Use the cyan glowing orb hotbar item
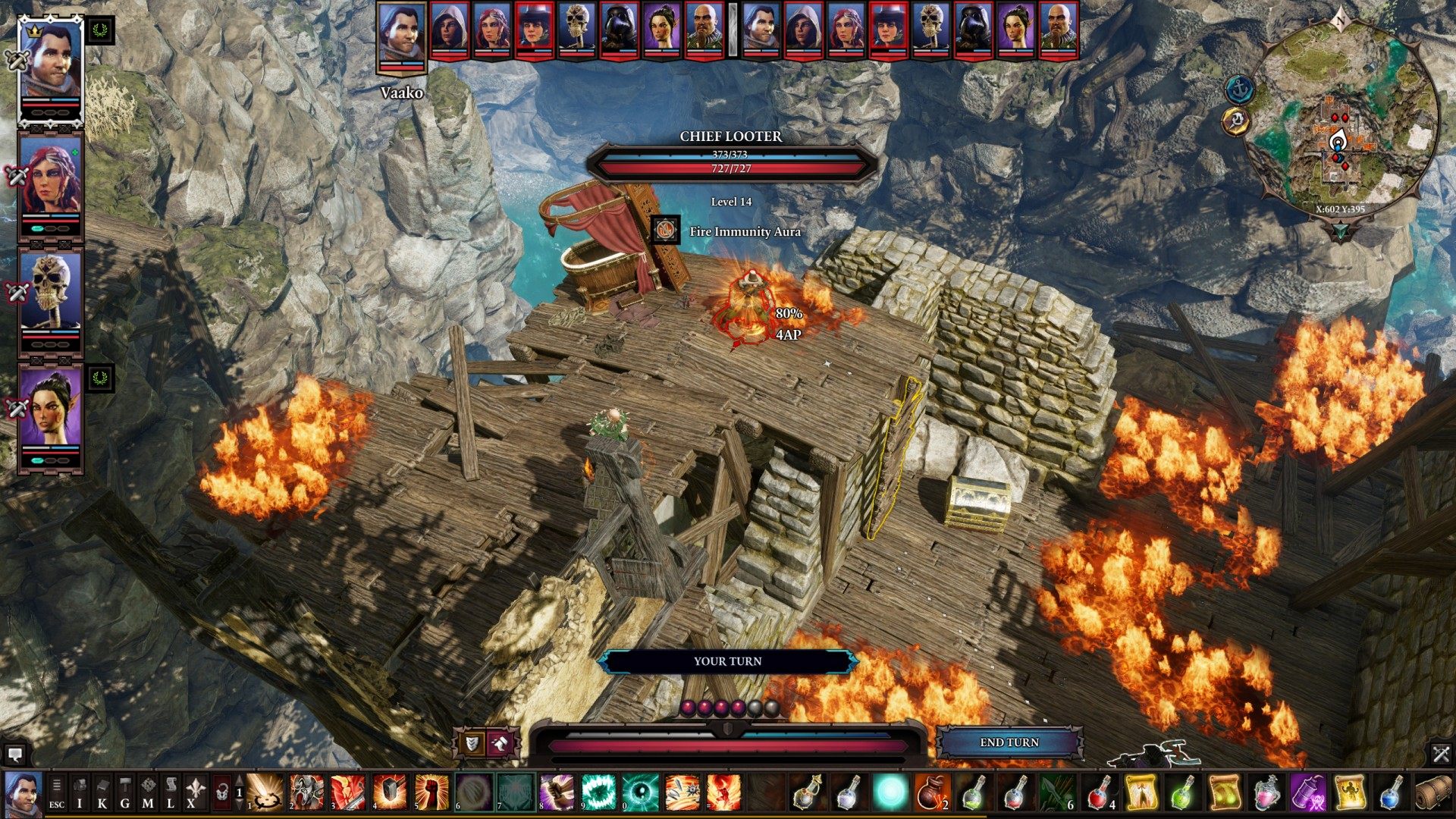Image resolution: width=1456 pixels, height=819 pixels. [891, 792]
